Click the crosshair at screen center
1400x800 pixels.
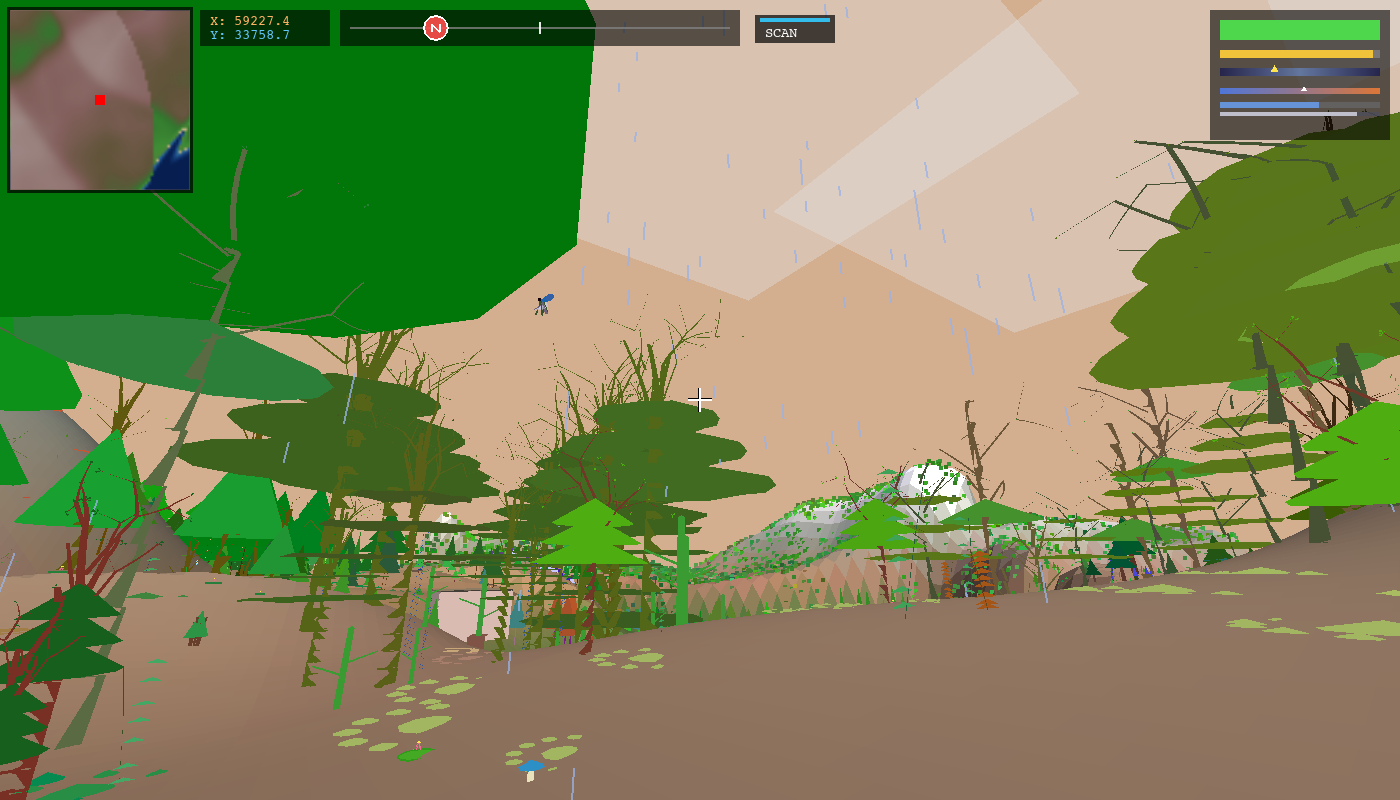(x=699, y=399)
